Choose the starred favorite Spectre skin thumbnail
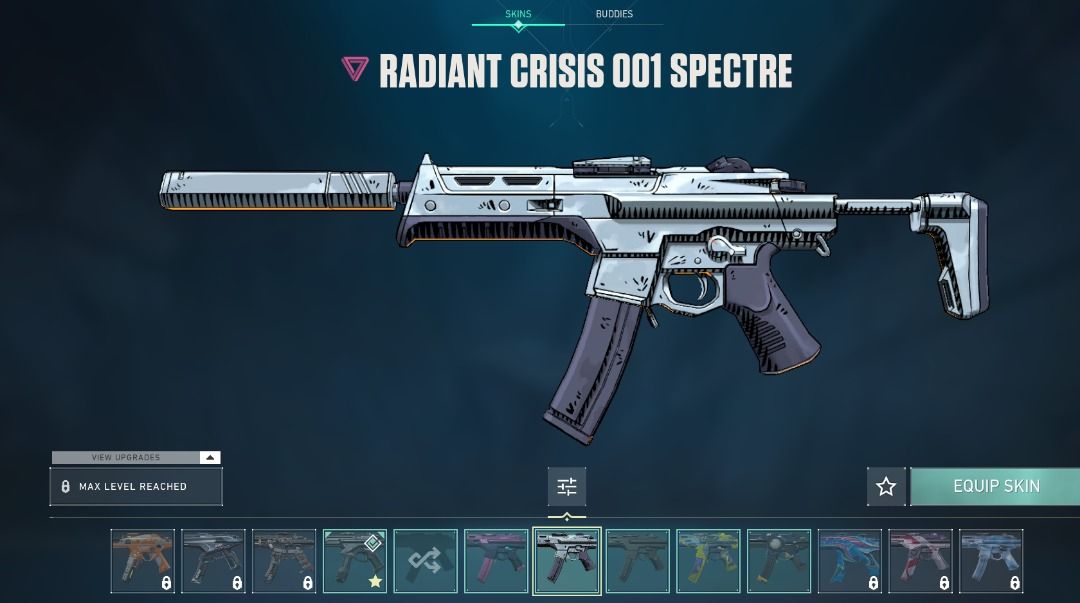The width and height of the screenshot is (1080, 603). [x=355, y=561]
